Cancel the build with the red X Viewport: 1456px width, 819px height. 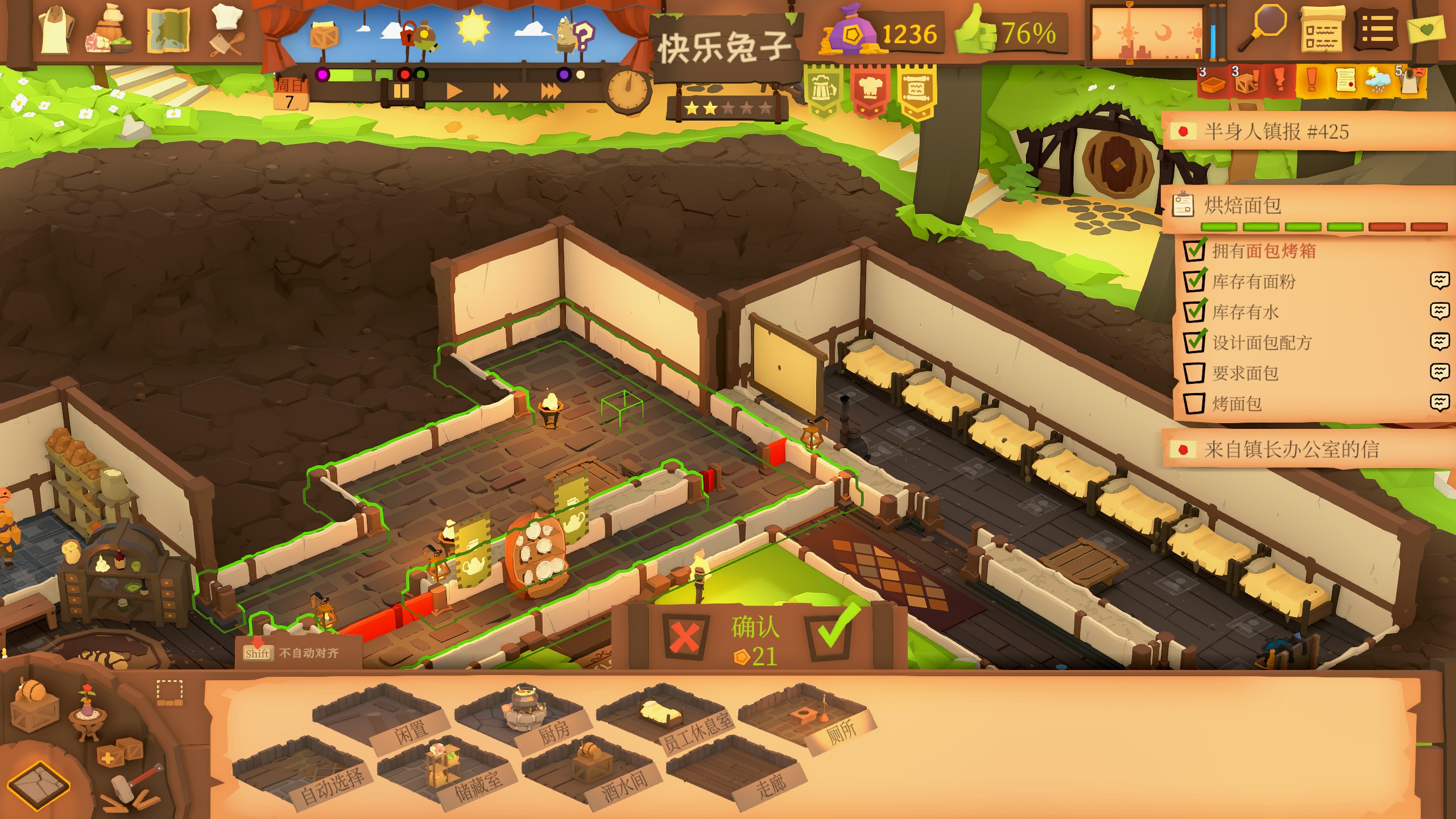tap(684, 636)
